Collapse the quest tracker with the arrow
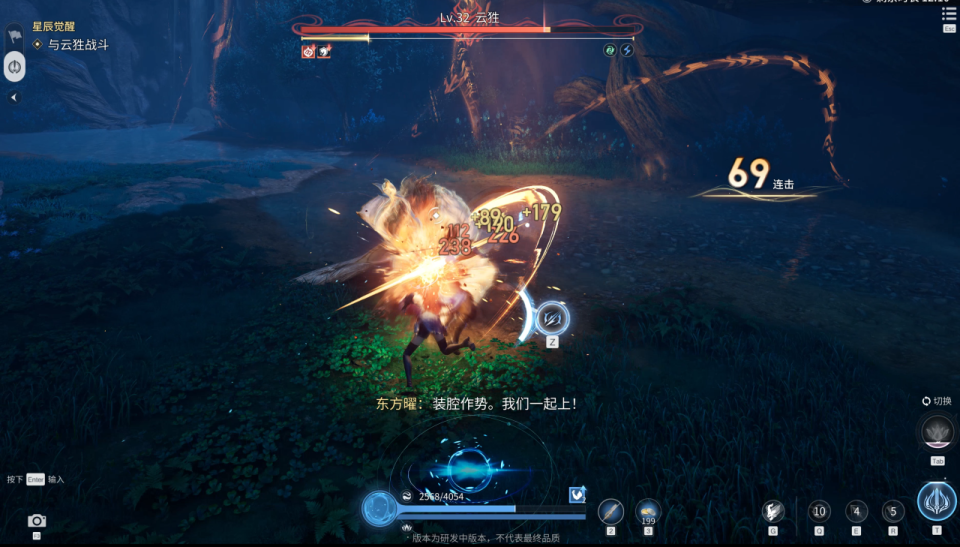This screenshot has height=547, width=960. pyautogui.click(x=14, y=97)
